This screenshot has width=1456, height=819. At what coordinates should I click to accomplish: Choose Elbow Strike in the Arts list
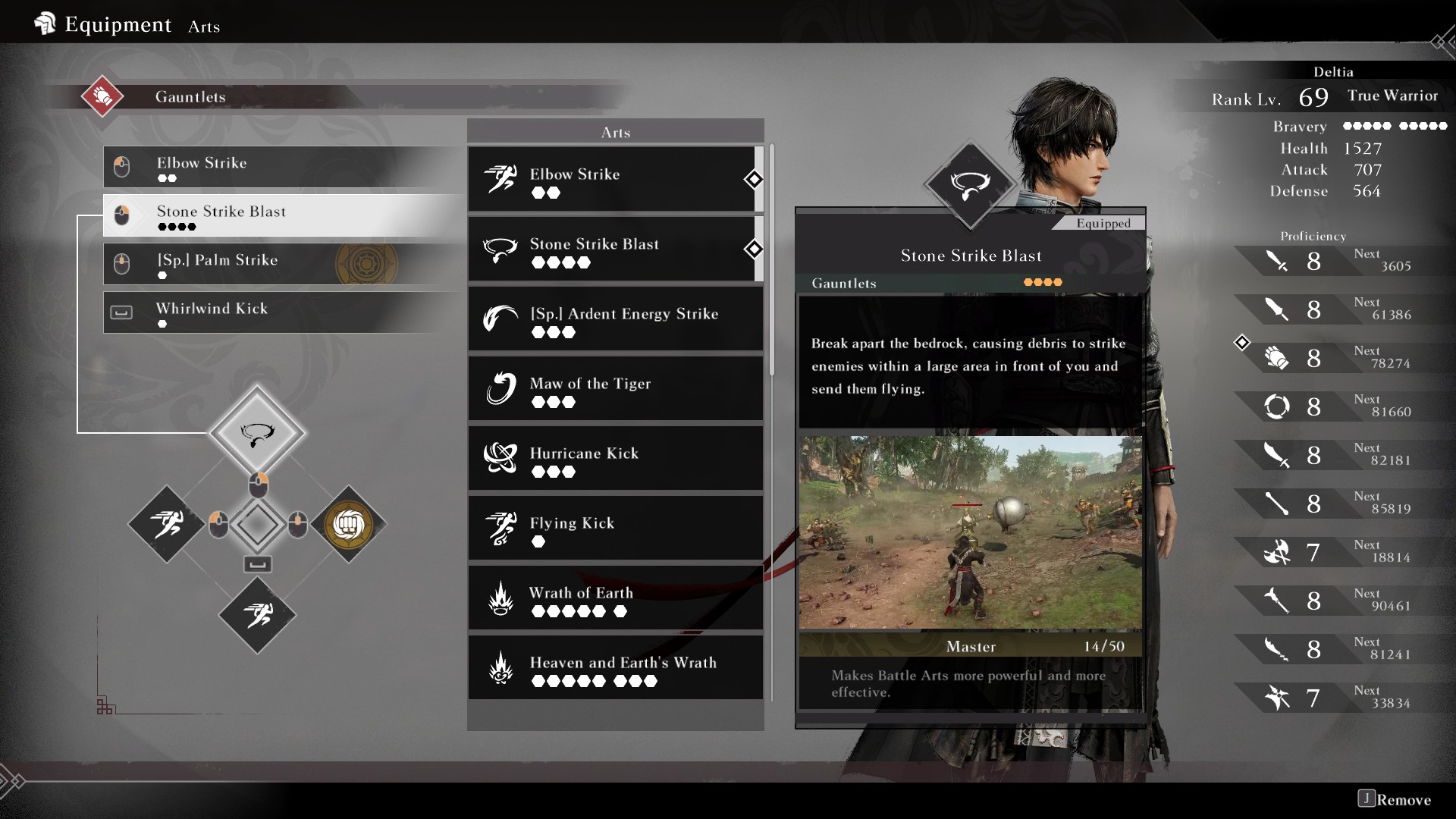click(614, 180)
